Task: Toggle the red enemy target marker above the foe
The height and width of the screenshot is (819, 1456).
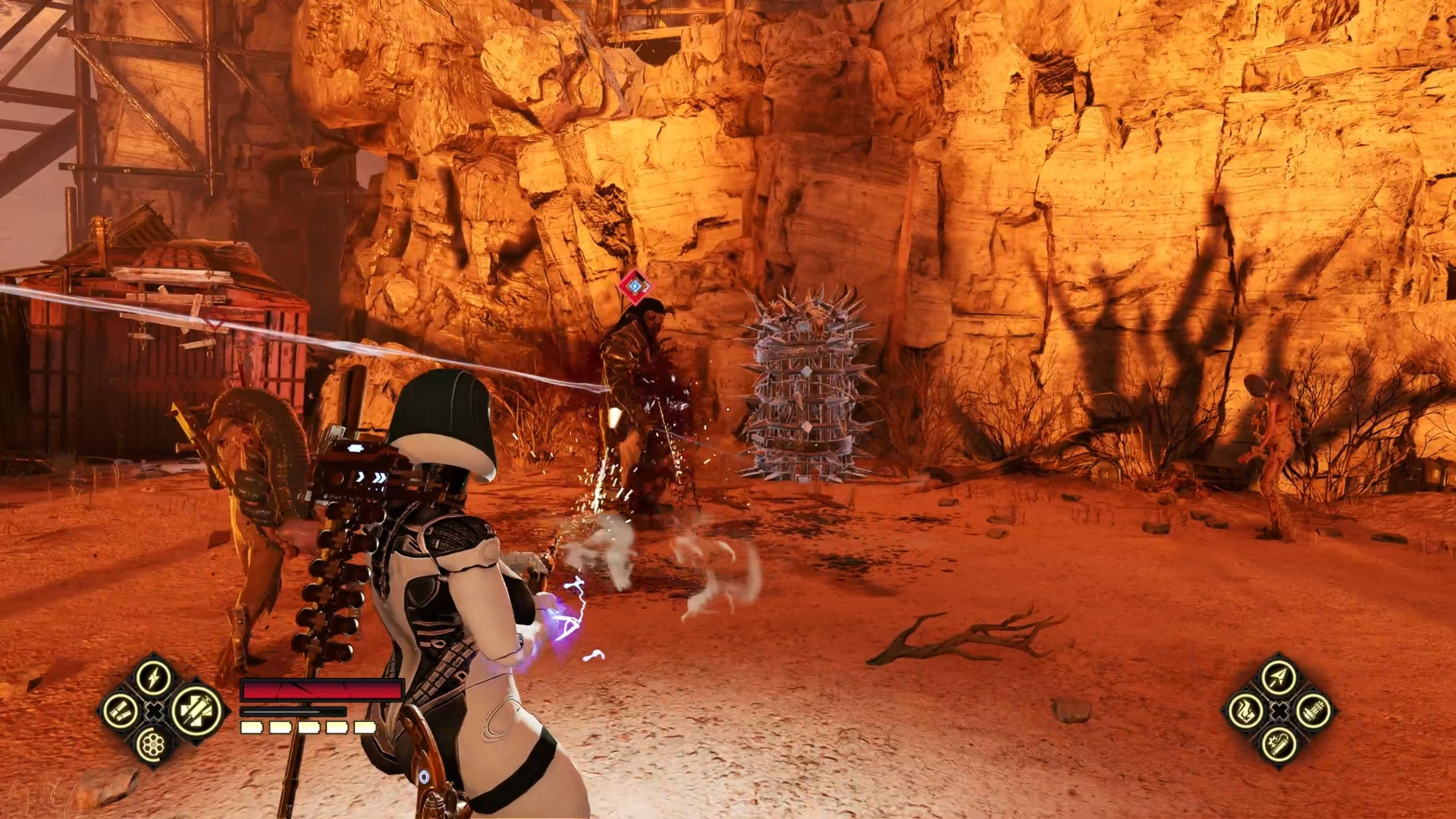Action: (x=634, y=285)
